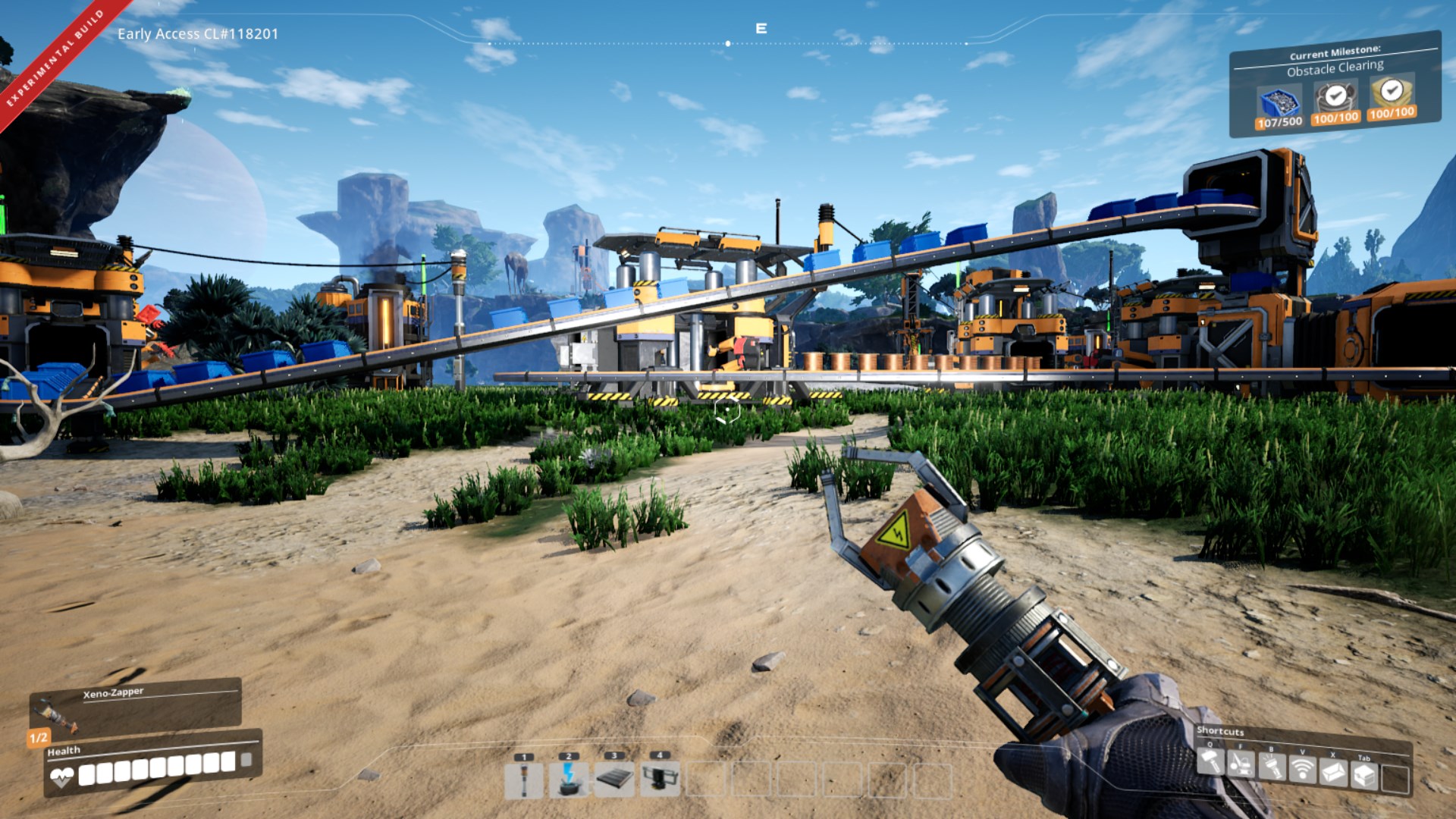Click the Xeno-Zapper equipped weapon panel
This screenshot has height=819, width=1456.
(x=136, y=707)
